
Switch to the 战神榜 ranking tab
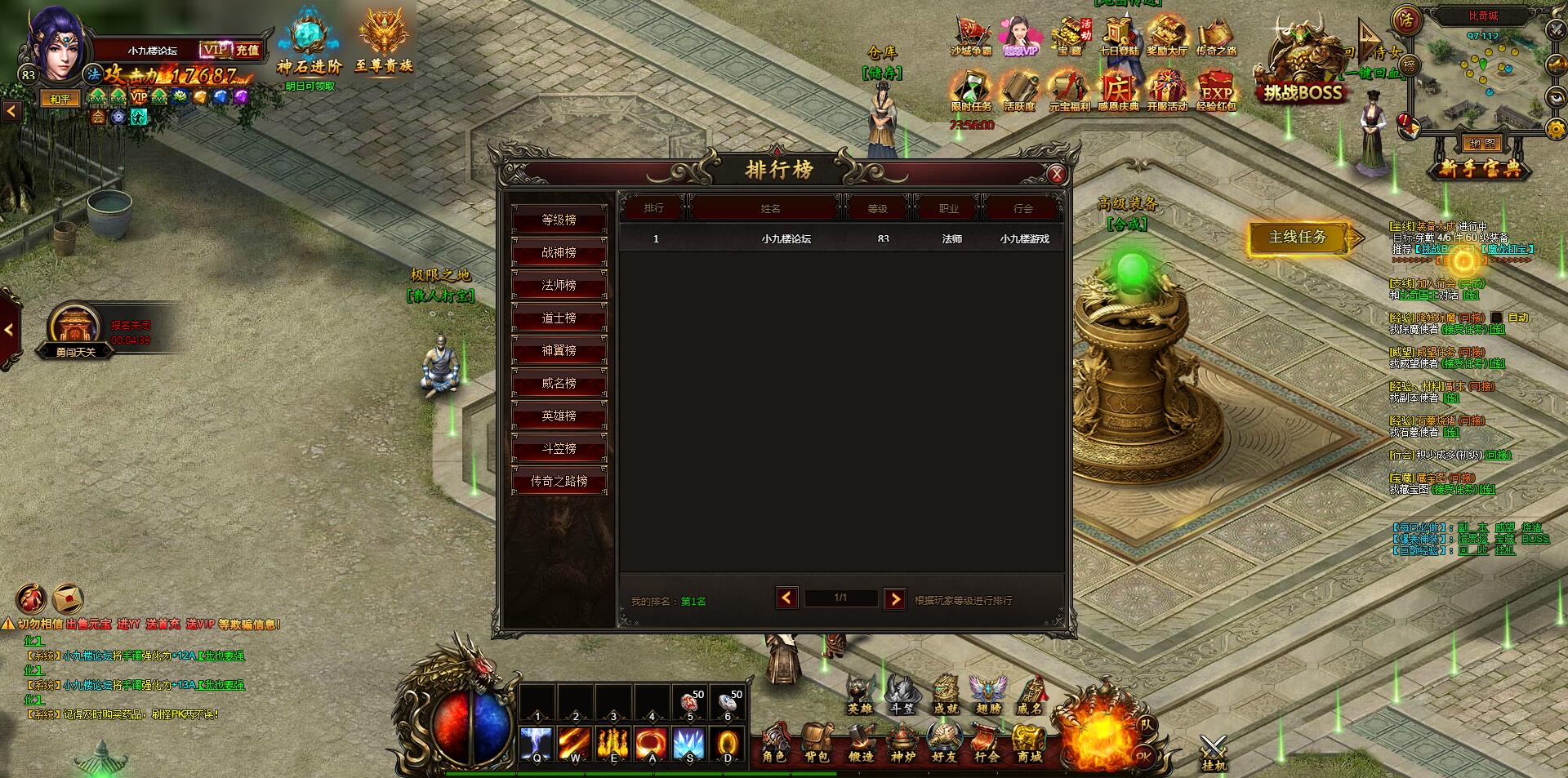click(x=559, y=253)
